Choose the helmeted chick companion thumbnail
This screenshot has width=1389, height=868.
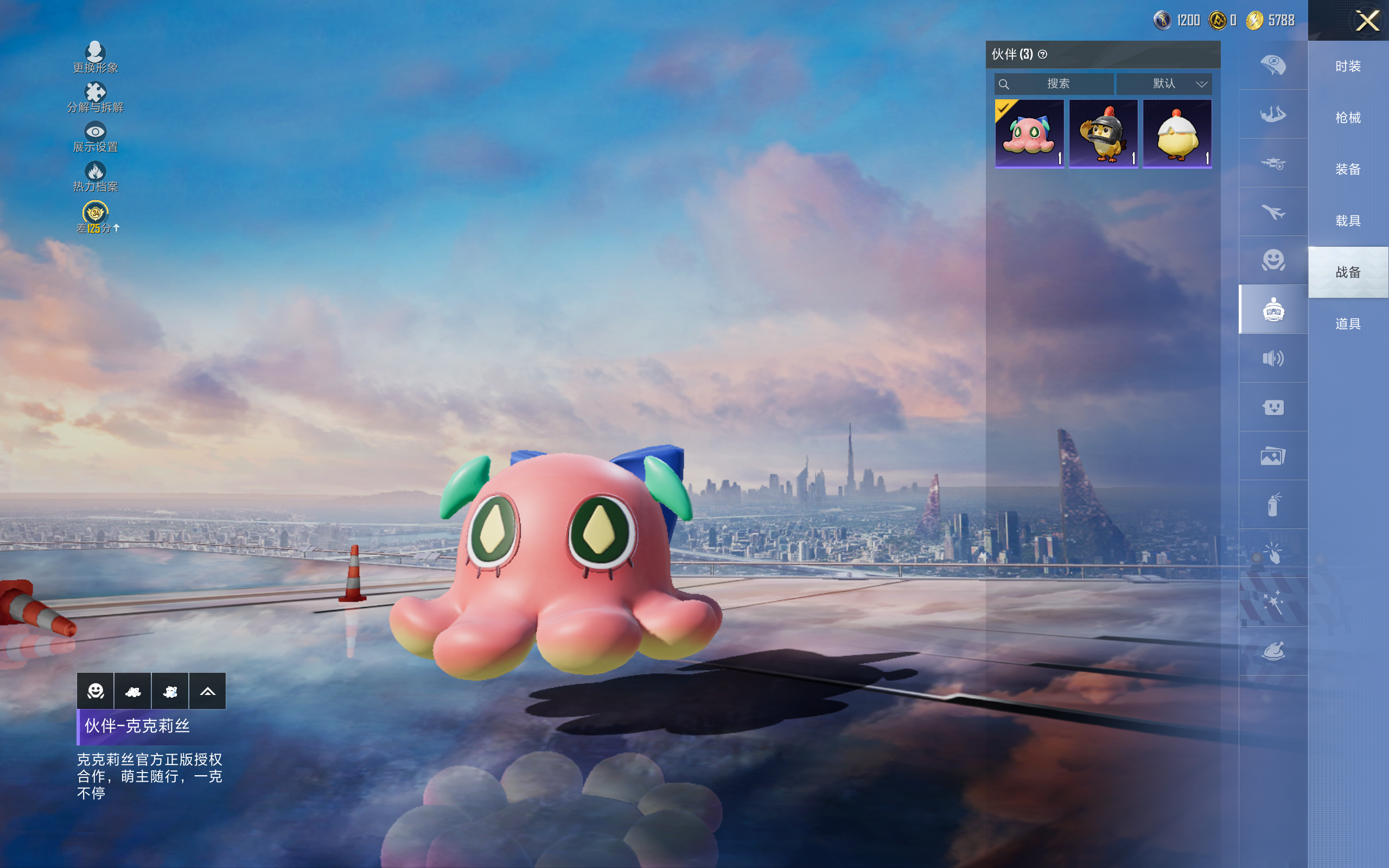coord(1103,134)
